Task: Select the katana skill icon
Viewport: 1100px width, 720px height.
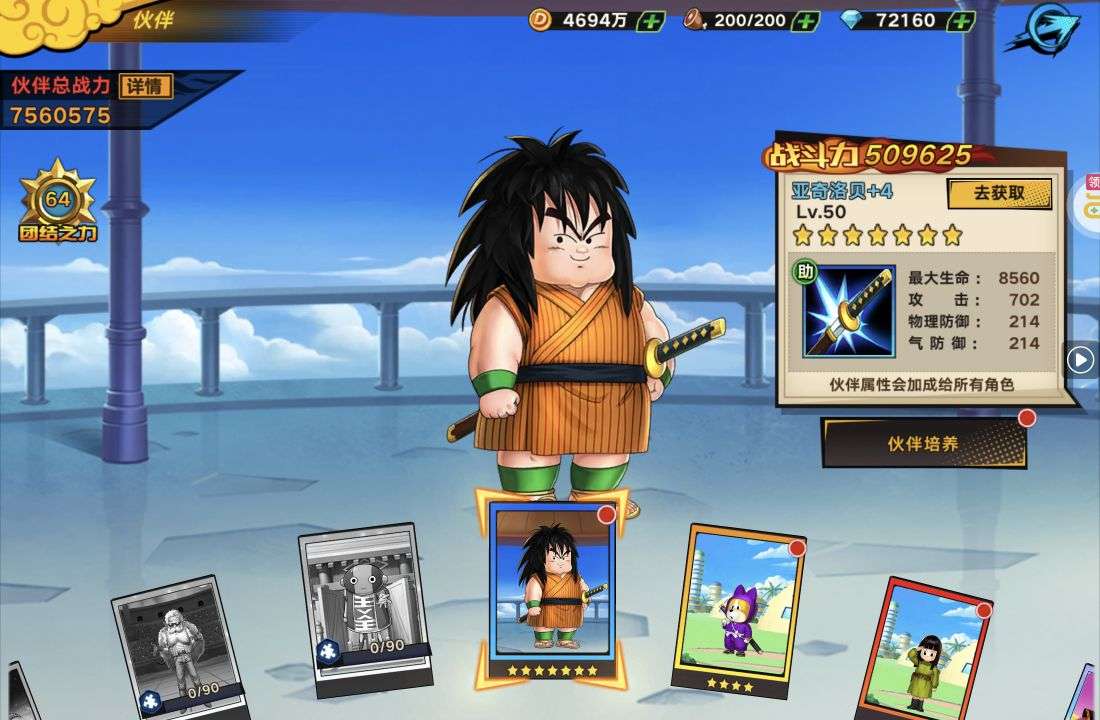Action: pyautogui.click(x=849, y=311)
